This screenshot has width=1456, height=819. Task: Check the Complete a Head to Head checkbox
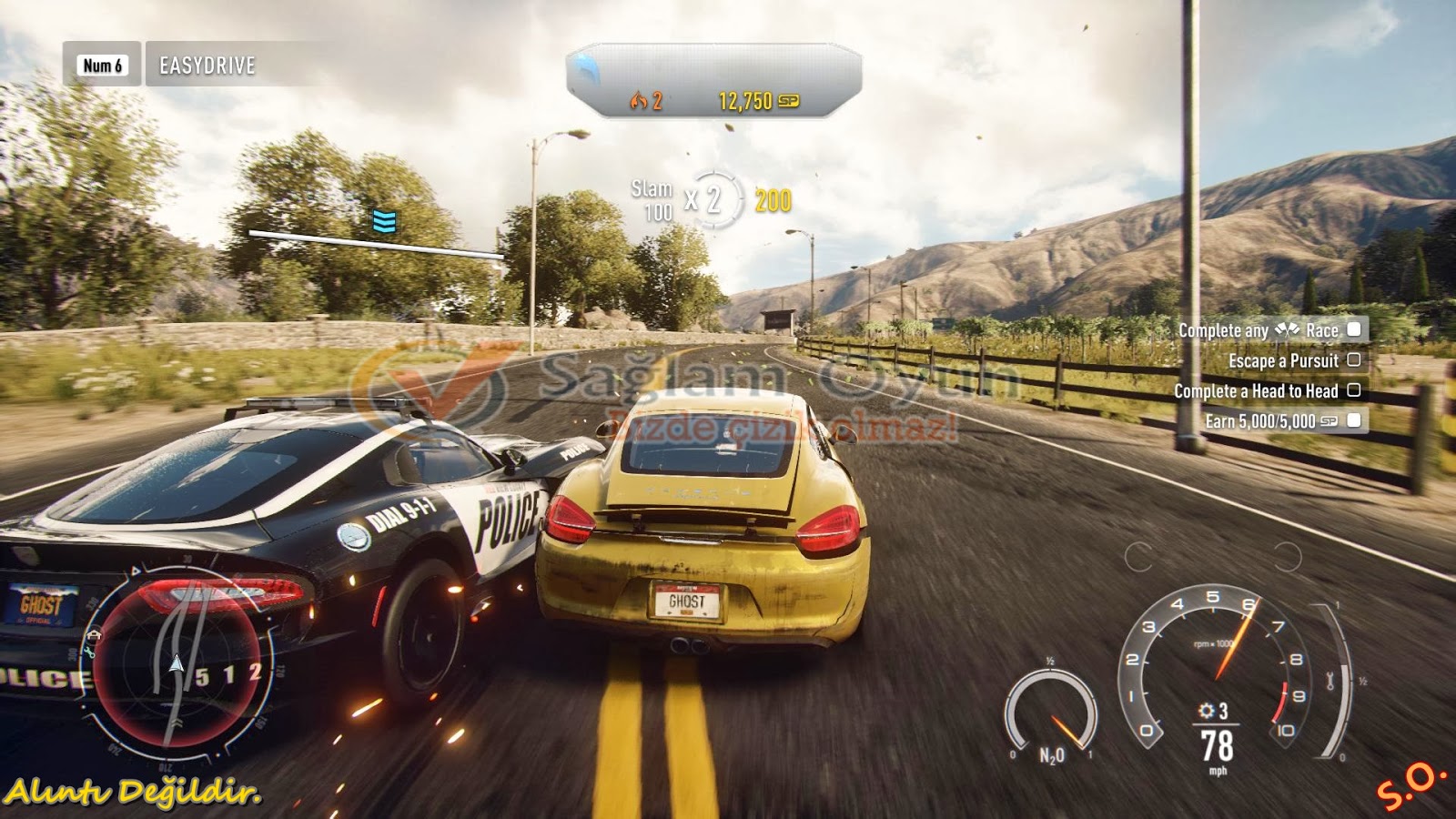(1355, 392)
